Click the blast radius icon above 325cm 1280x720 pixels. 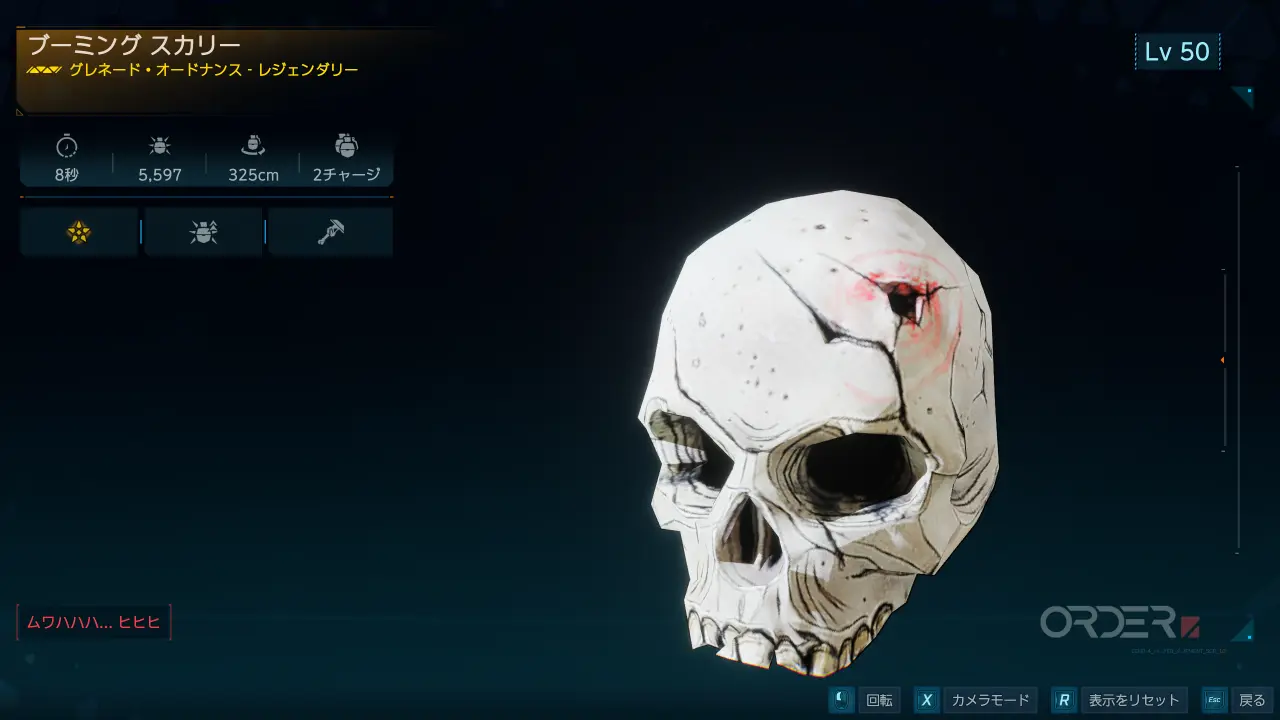click(255, 146)
